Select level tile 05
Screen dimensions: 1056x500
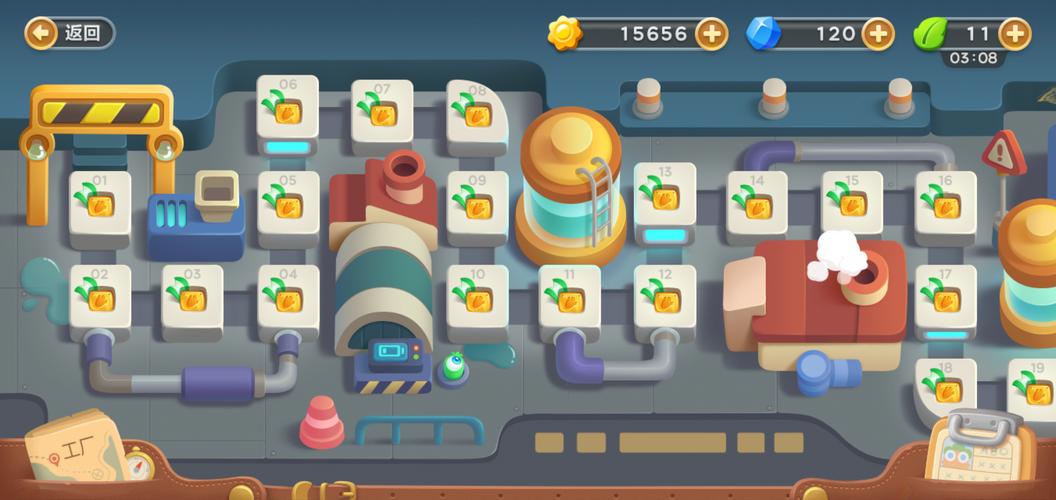(288, 204)
